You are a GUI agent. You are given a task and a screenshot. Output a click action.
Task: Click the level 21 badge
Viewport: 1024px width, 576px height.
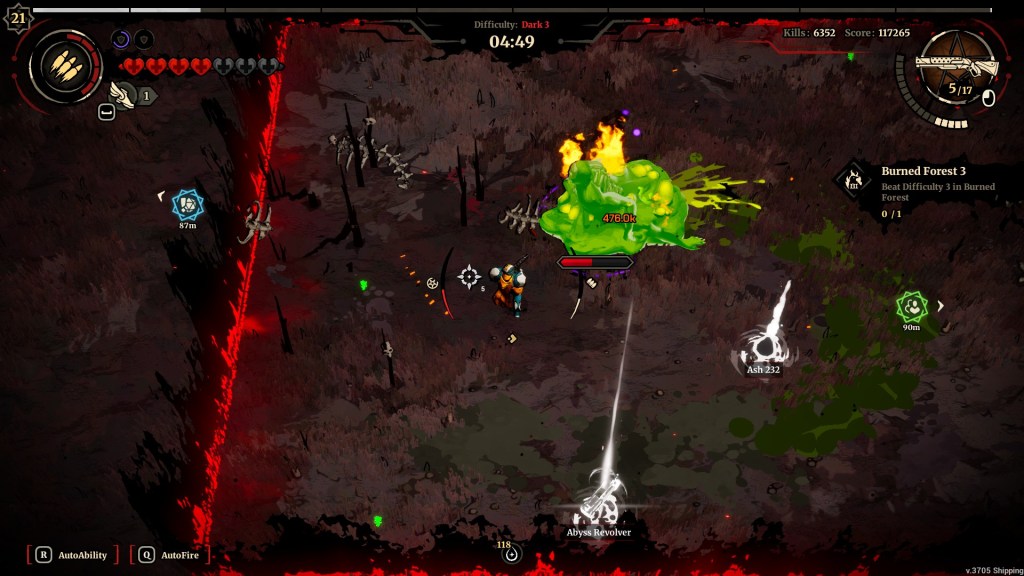18,17
